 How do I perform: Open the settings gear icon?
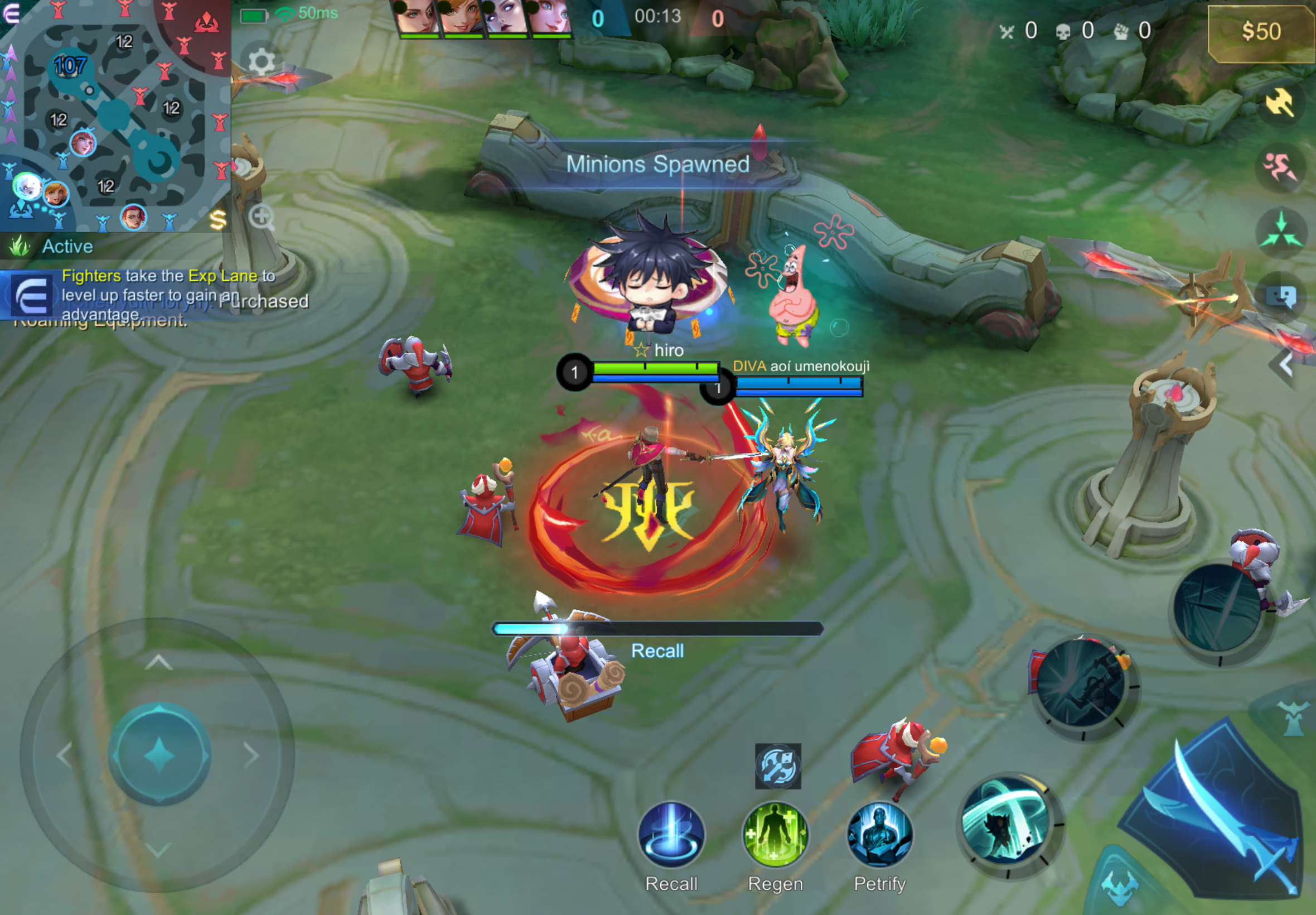[262, 61]
